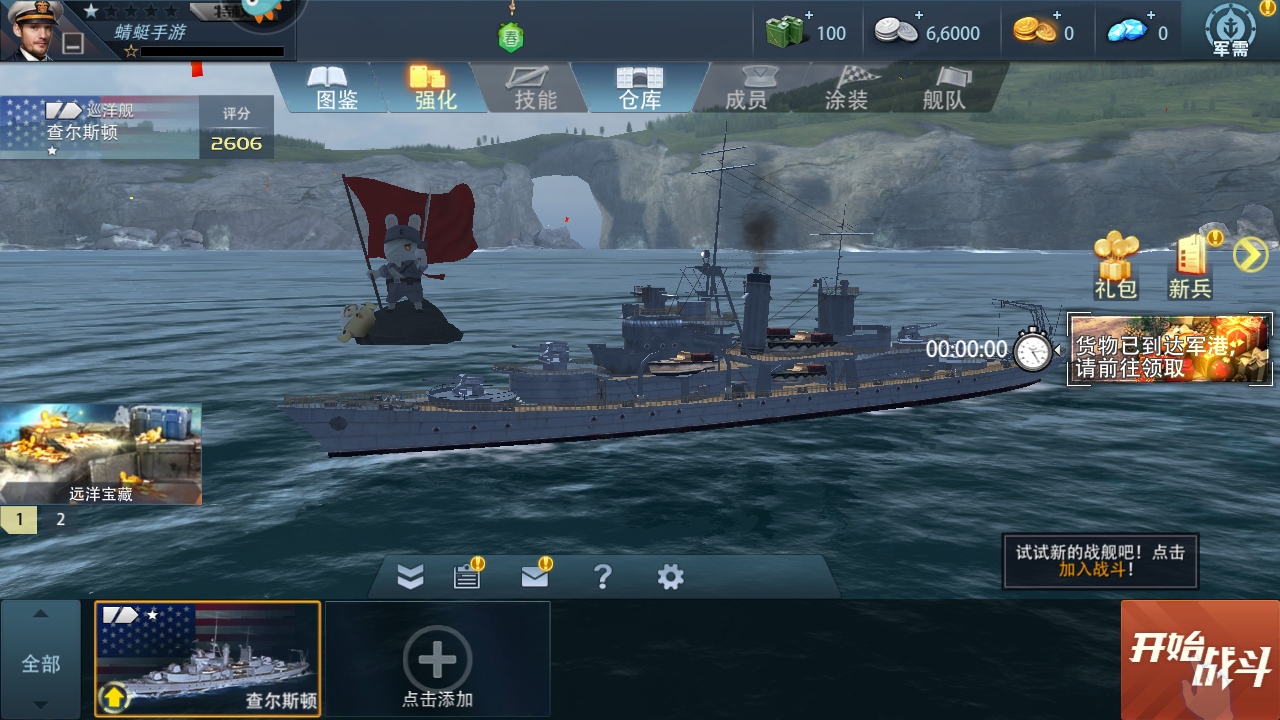The height and width of the screenshot is (720, 1280).
Task: Open the 全部 ship filter selector
Action: point(41,662)
